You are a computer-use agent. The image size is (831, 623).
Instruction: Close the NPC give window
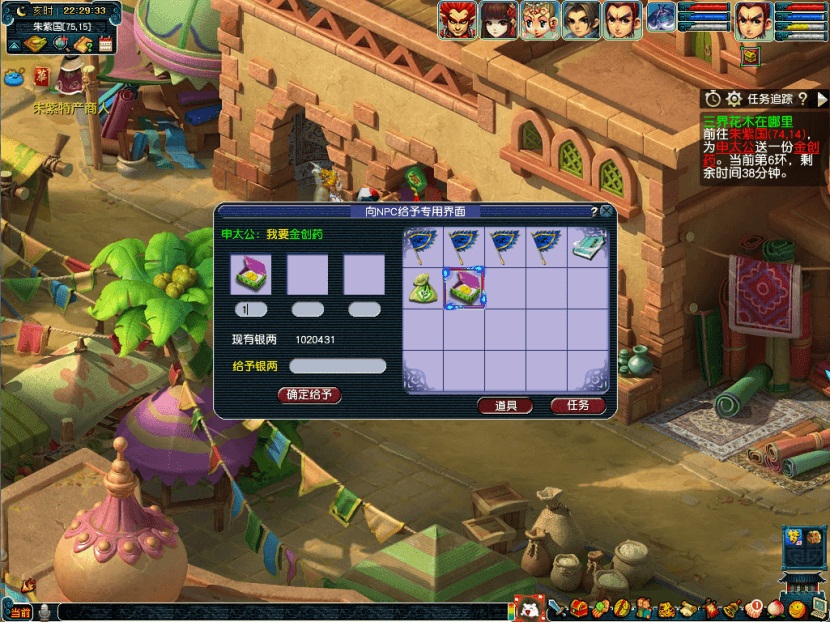point(606,212)
